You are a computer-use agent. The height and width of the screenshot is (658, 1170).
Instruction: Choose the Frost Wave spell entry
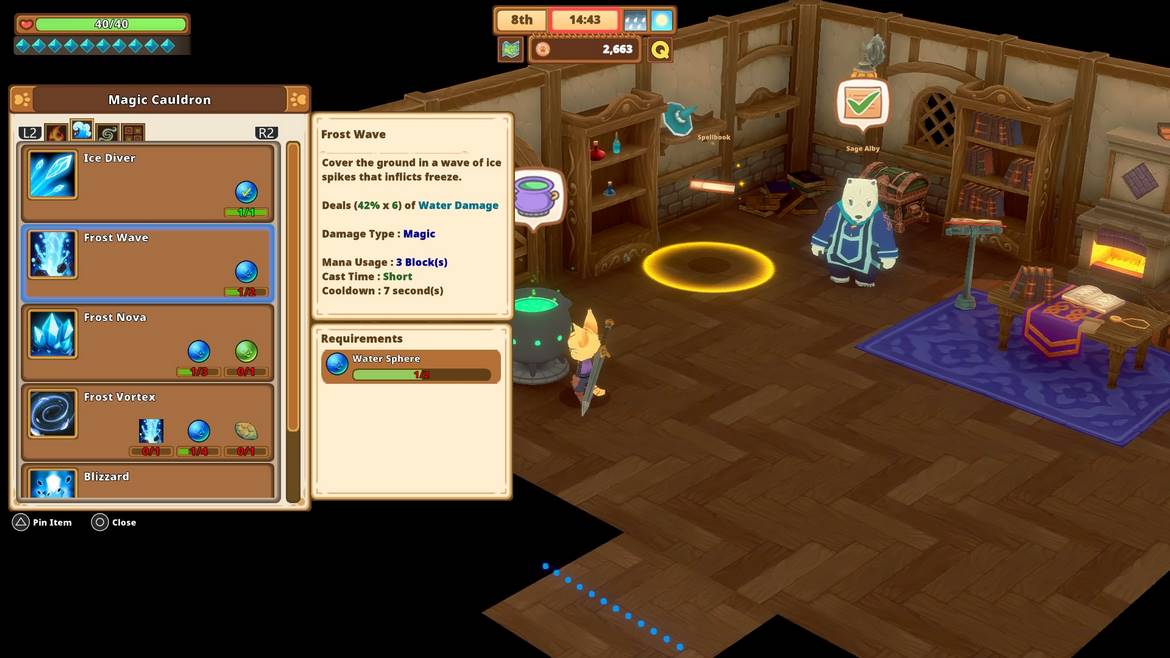(147, 263)
